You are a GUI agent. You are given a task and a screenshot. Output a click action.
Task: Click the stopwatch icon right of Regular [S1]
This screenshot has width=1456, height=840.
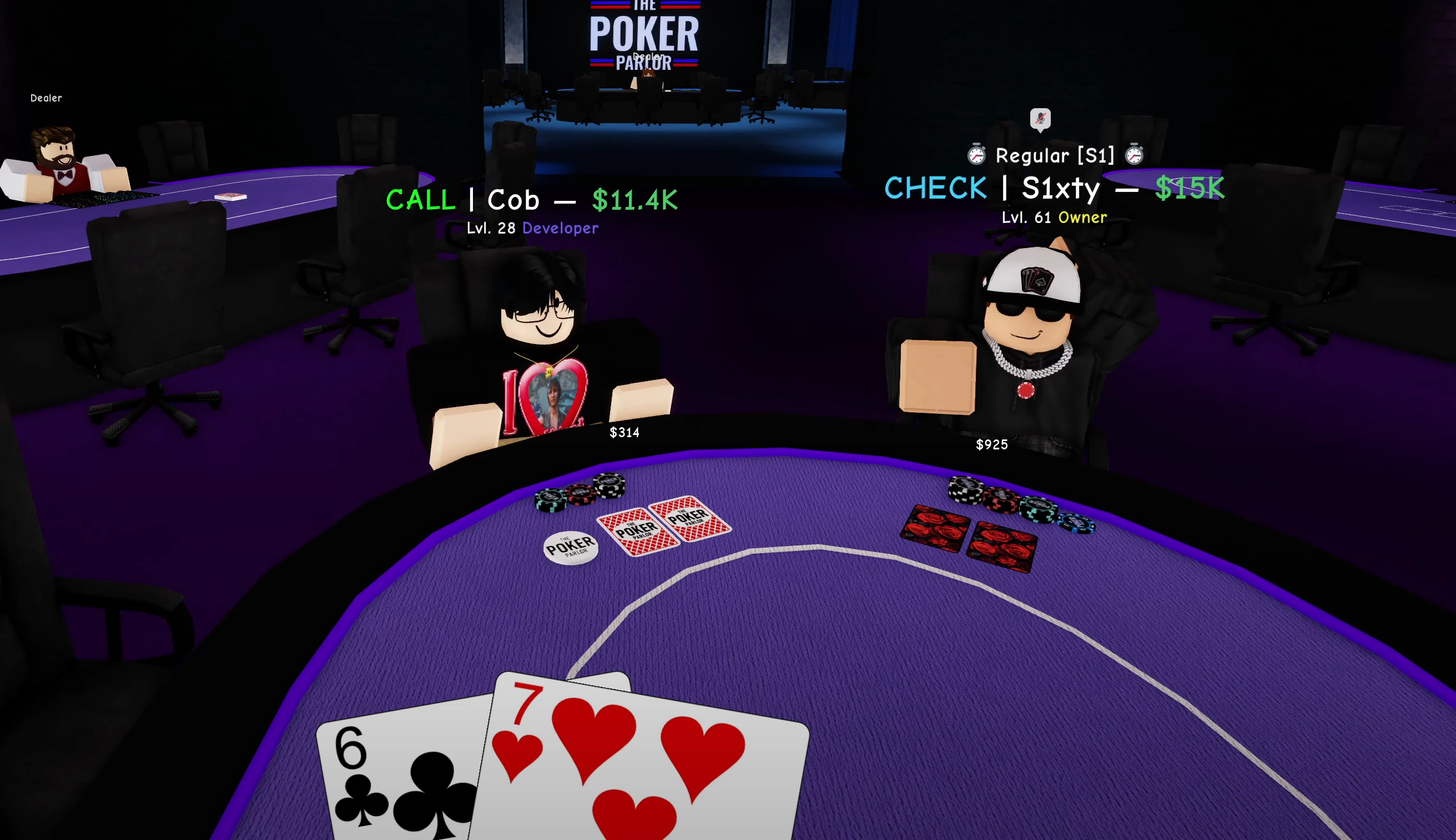tap(1133, 155)
